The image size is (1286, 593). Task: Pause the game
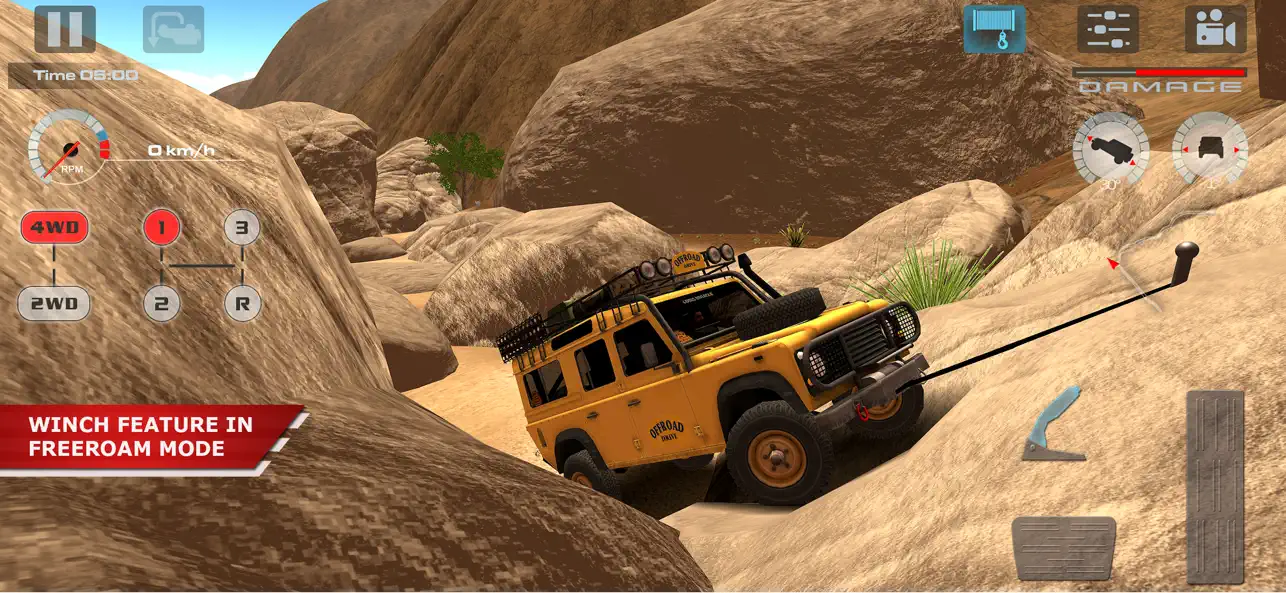(x=65, y=29)
